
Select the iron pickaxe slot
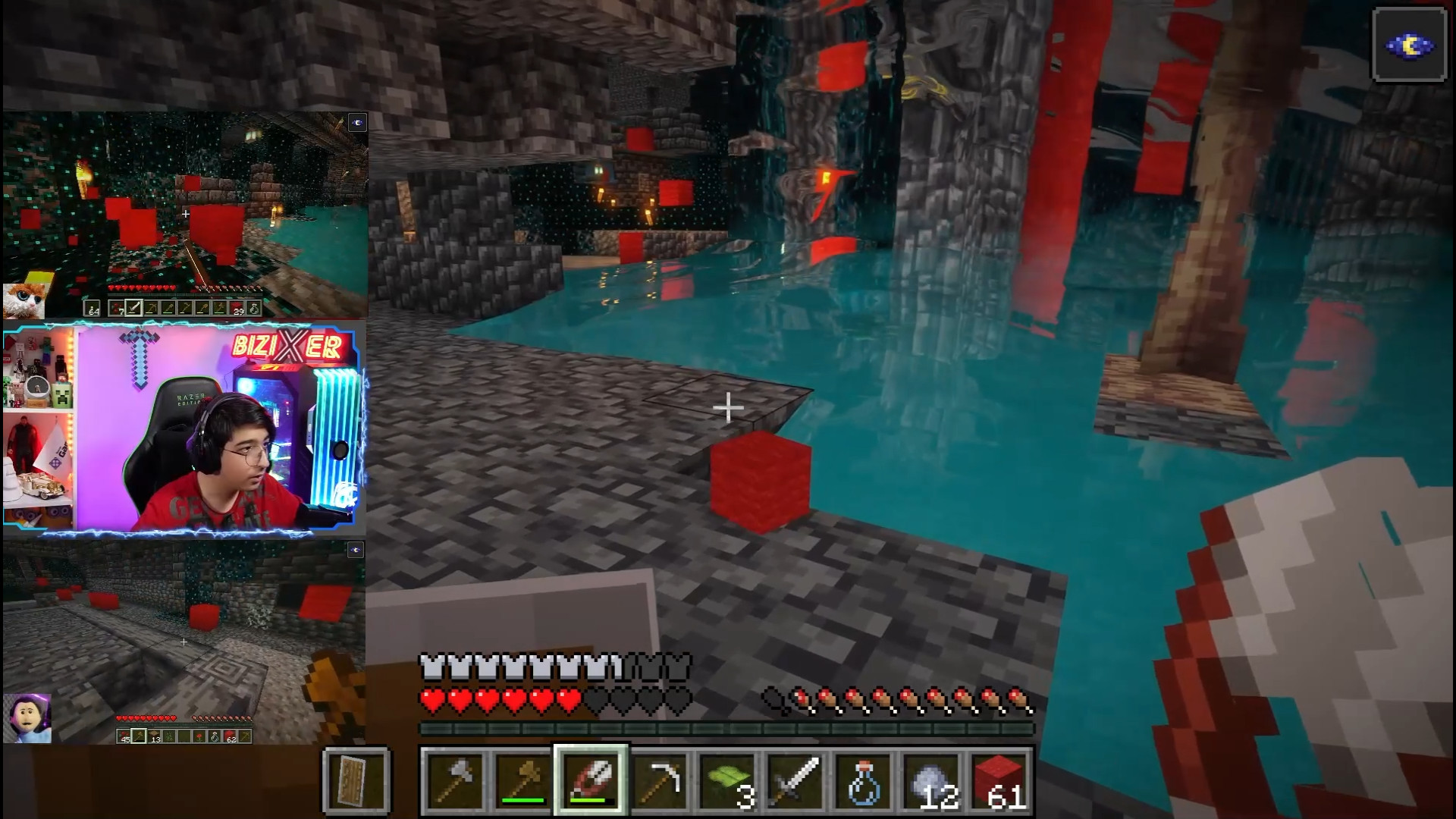(660, 780)
